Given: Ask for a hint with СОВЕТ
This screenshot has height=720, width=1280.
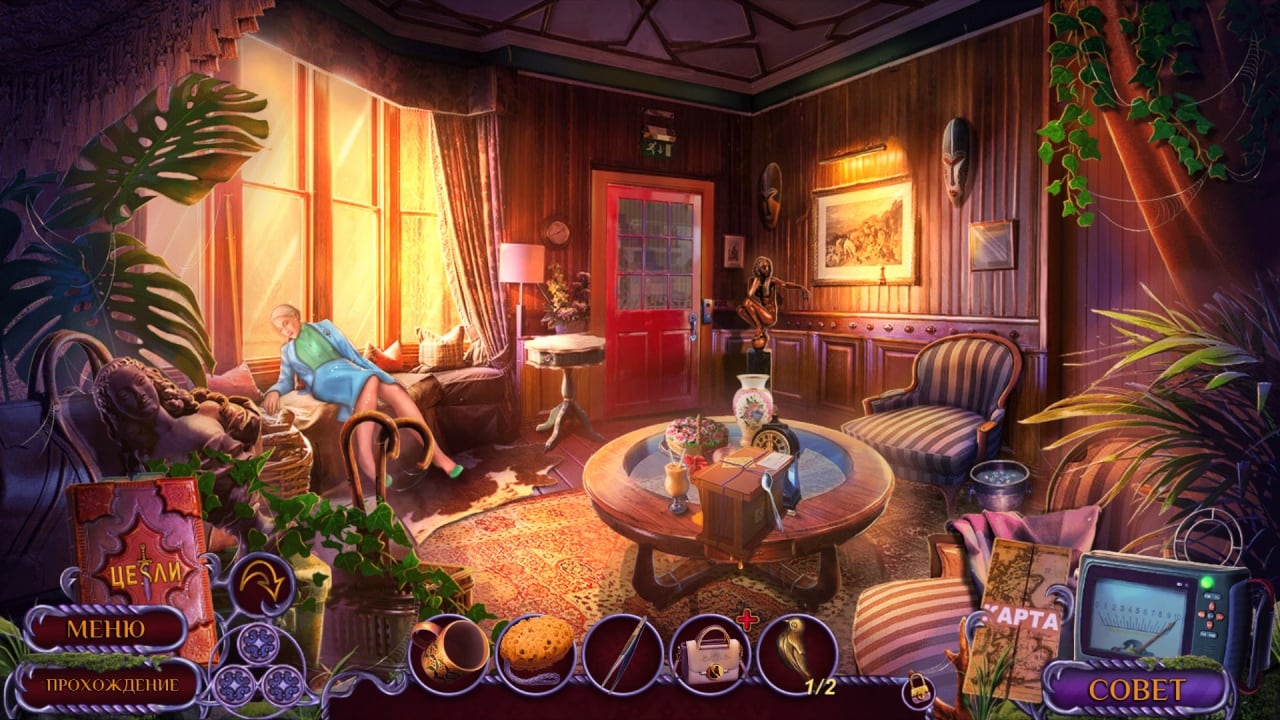Looking at the screenshot, I should [x=1136, y=690].
